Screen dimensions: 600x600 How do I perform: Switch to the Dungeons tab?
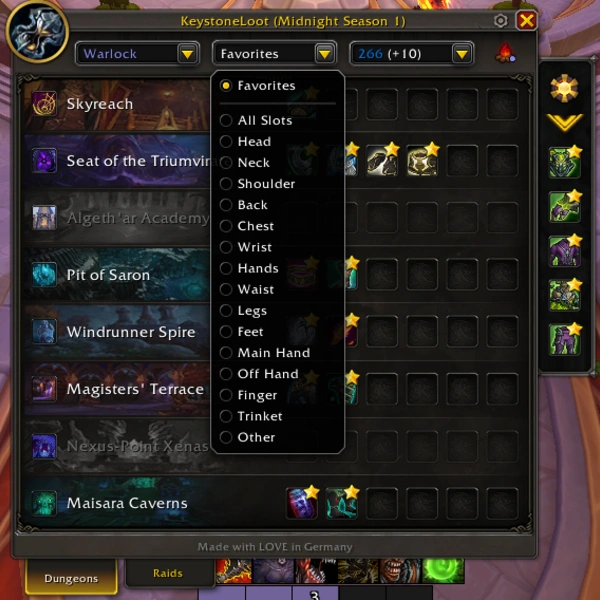(71, 578)
